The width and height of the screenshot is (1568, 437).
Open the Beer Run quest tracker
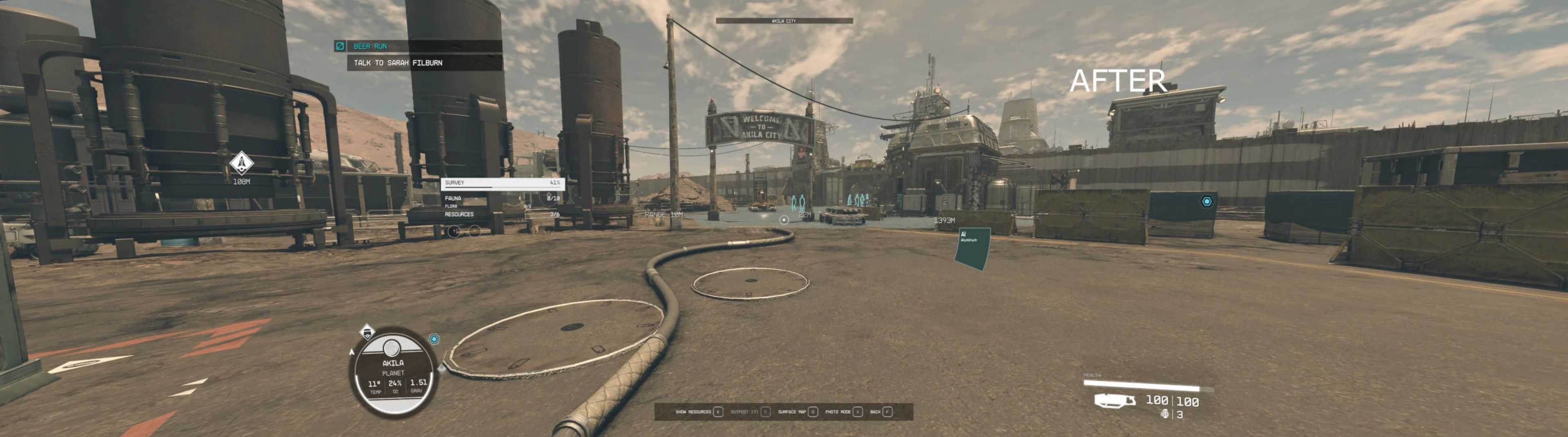click(x=370, y=46)
